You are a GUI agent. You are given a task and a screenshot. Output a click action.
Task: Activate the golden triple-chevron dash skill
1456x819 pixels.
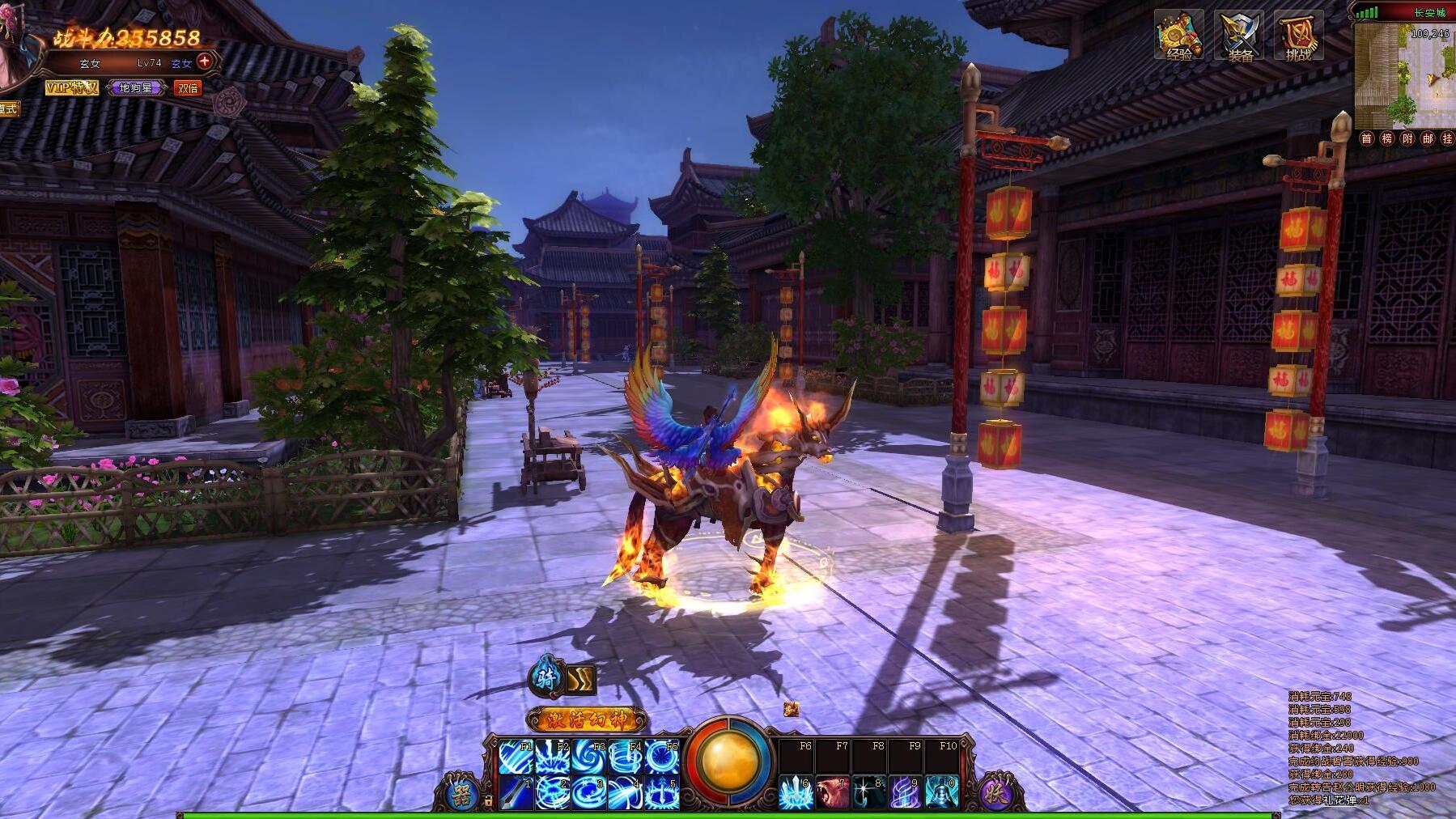click(580, 680)
